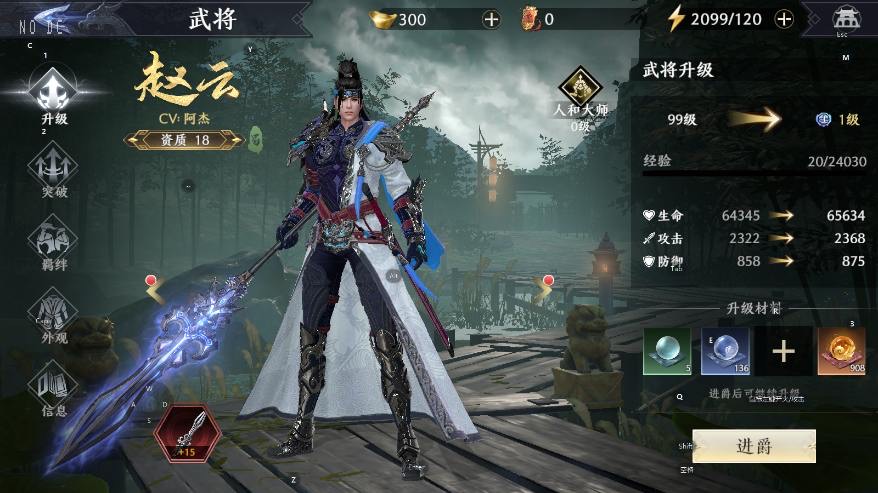The image size is (878, 493).
Task: Click the plus slot in upgrade materials
Action: point(783,351)
